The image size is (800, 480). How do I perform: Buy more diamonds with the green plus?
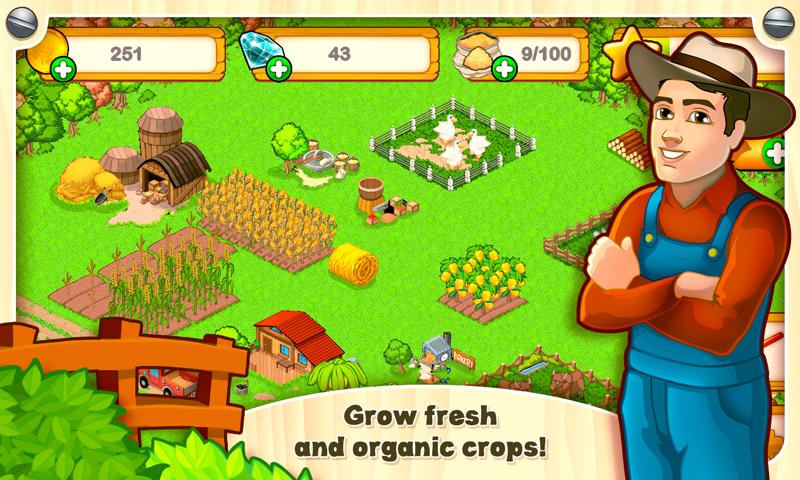pos(279,69)
